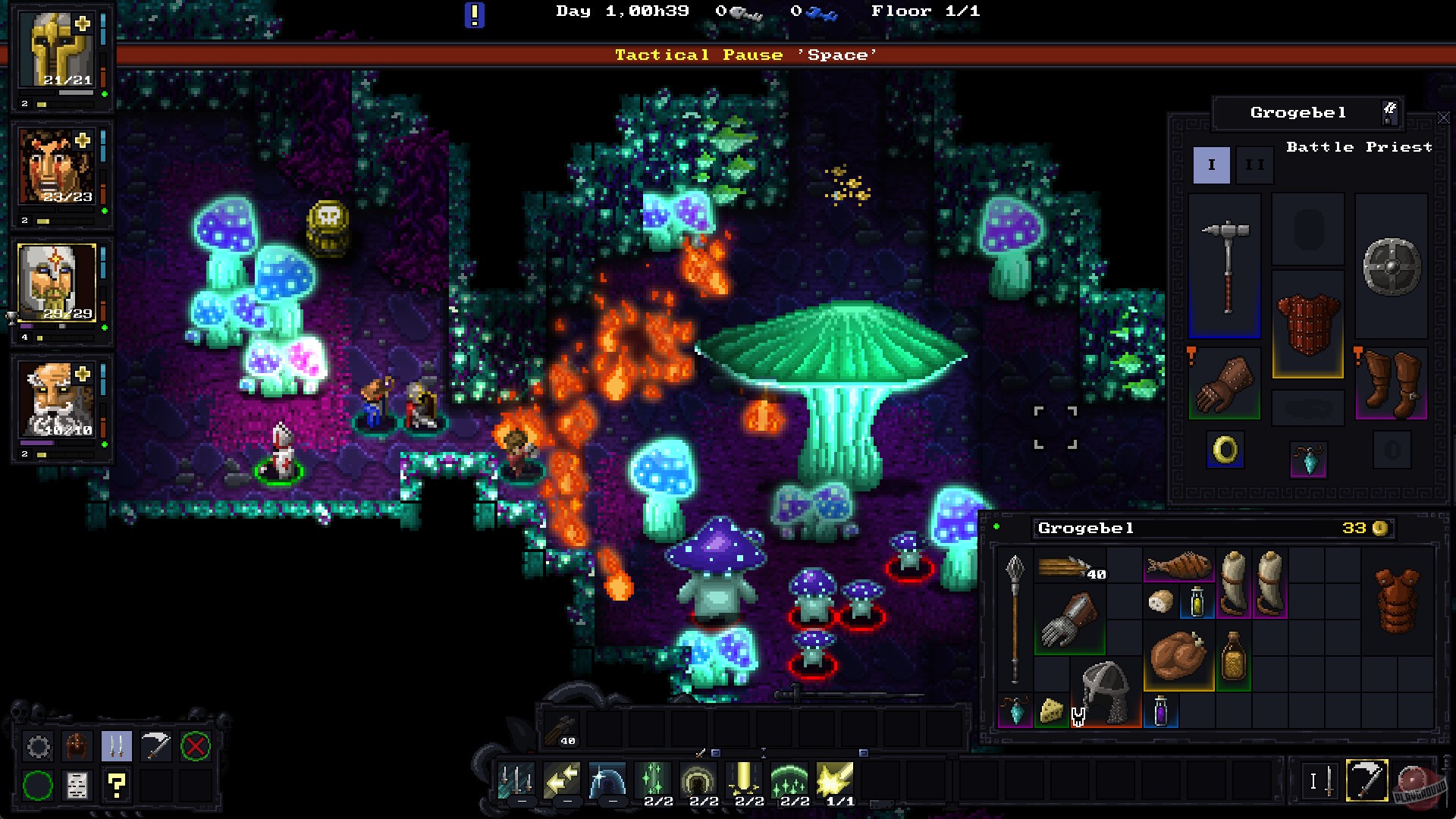1456x819 pixels.
Task: Open the gear settings icon bottom-left
Action: point(39,746)
